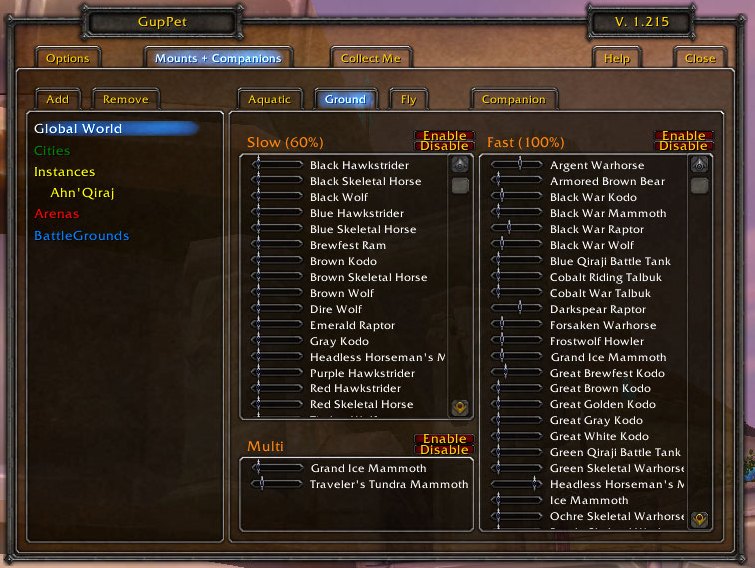Click the Remove location button
The height and width of the screenshot is (568, 755).
126,99
